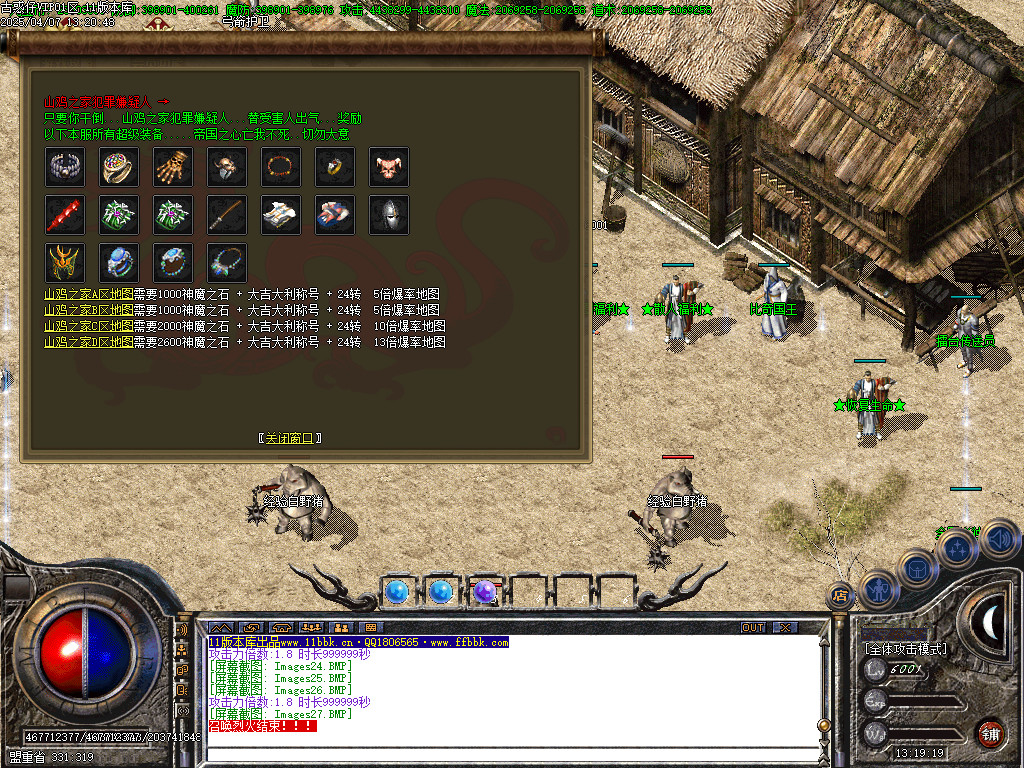Click the jeweled gold ring reward icon
The image size is (1024, 768).
tap(119, 167)
